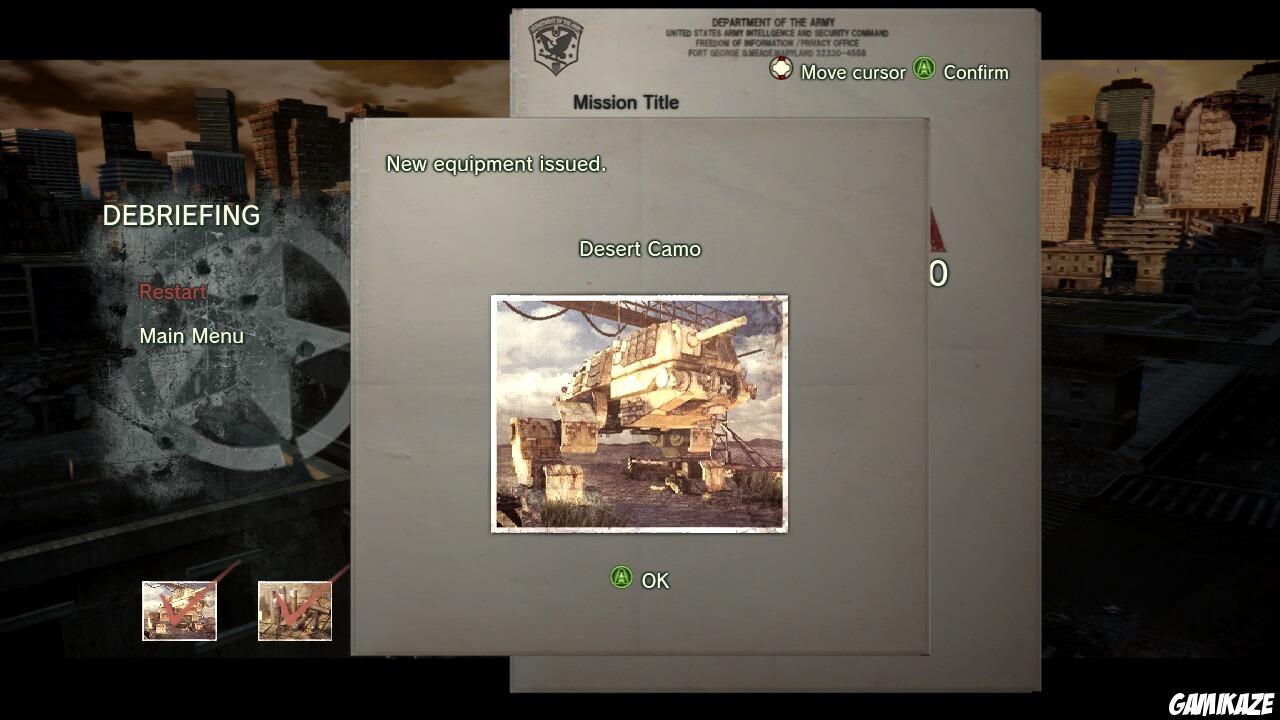Click the green A Confirm icon
The image size is (1280, 720).
click(924, 71)
